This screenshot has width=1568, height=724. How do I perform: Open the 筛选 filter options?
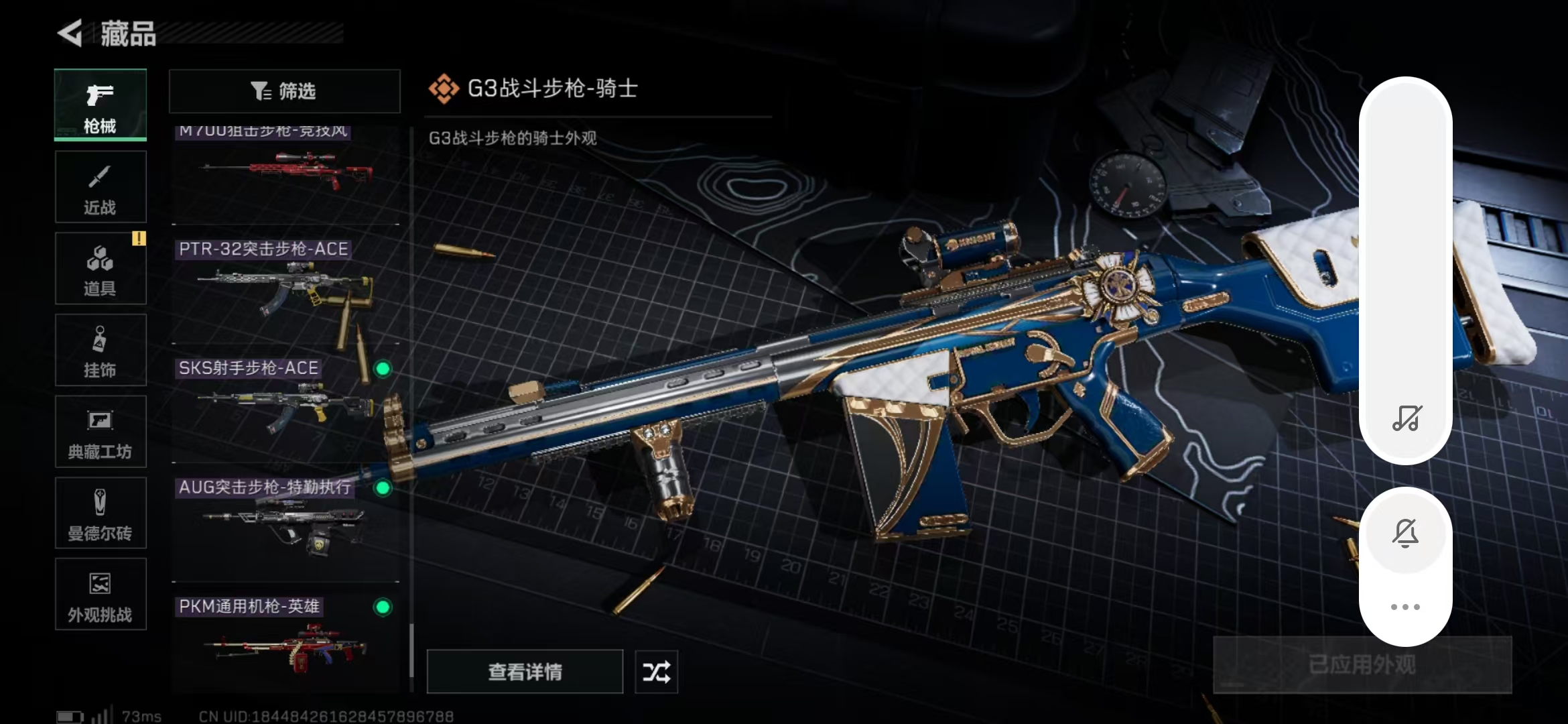284,91
